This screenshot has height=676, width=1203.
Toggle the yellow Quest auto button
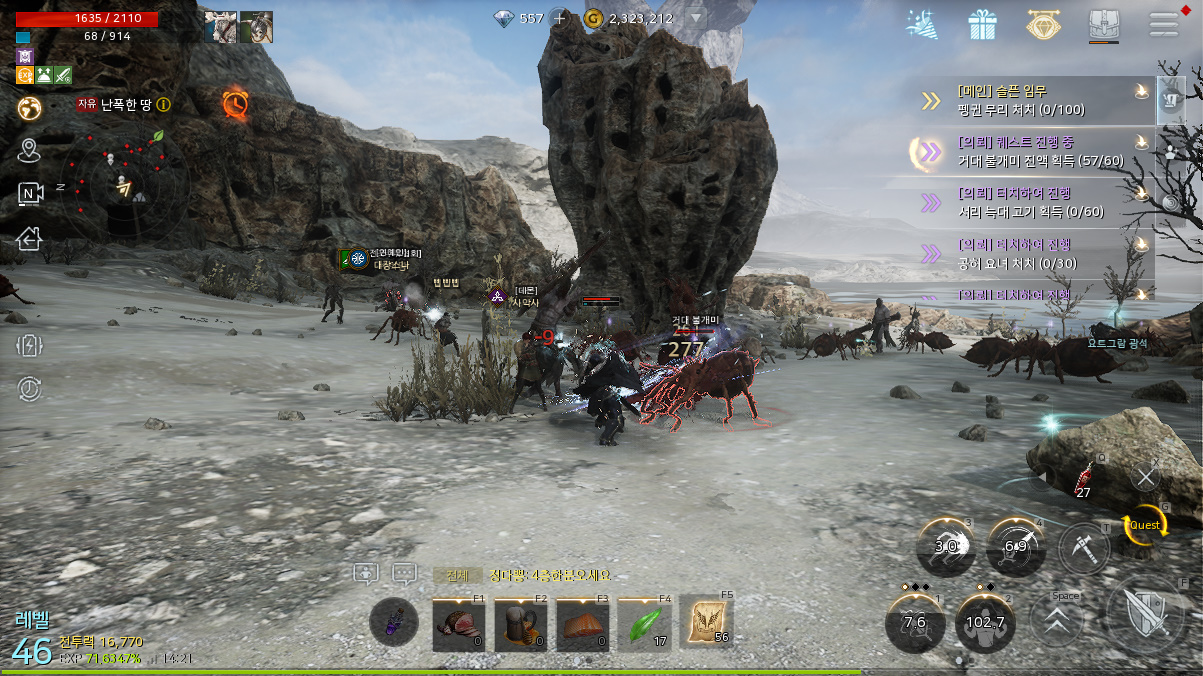click(x=1144, y=525)
